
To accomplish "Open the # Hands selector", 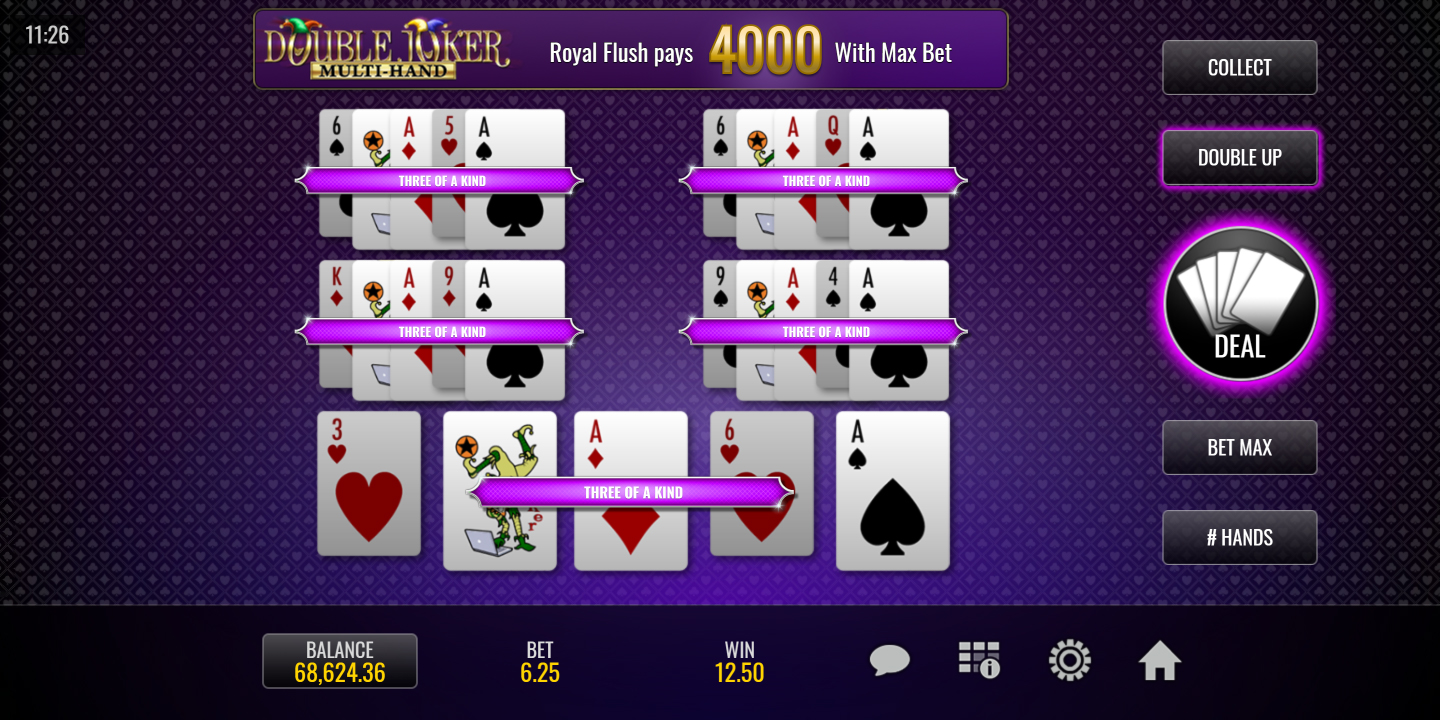I will tap(1239, 538).
